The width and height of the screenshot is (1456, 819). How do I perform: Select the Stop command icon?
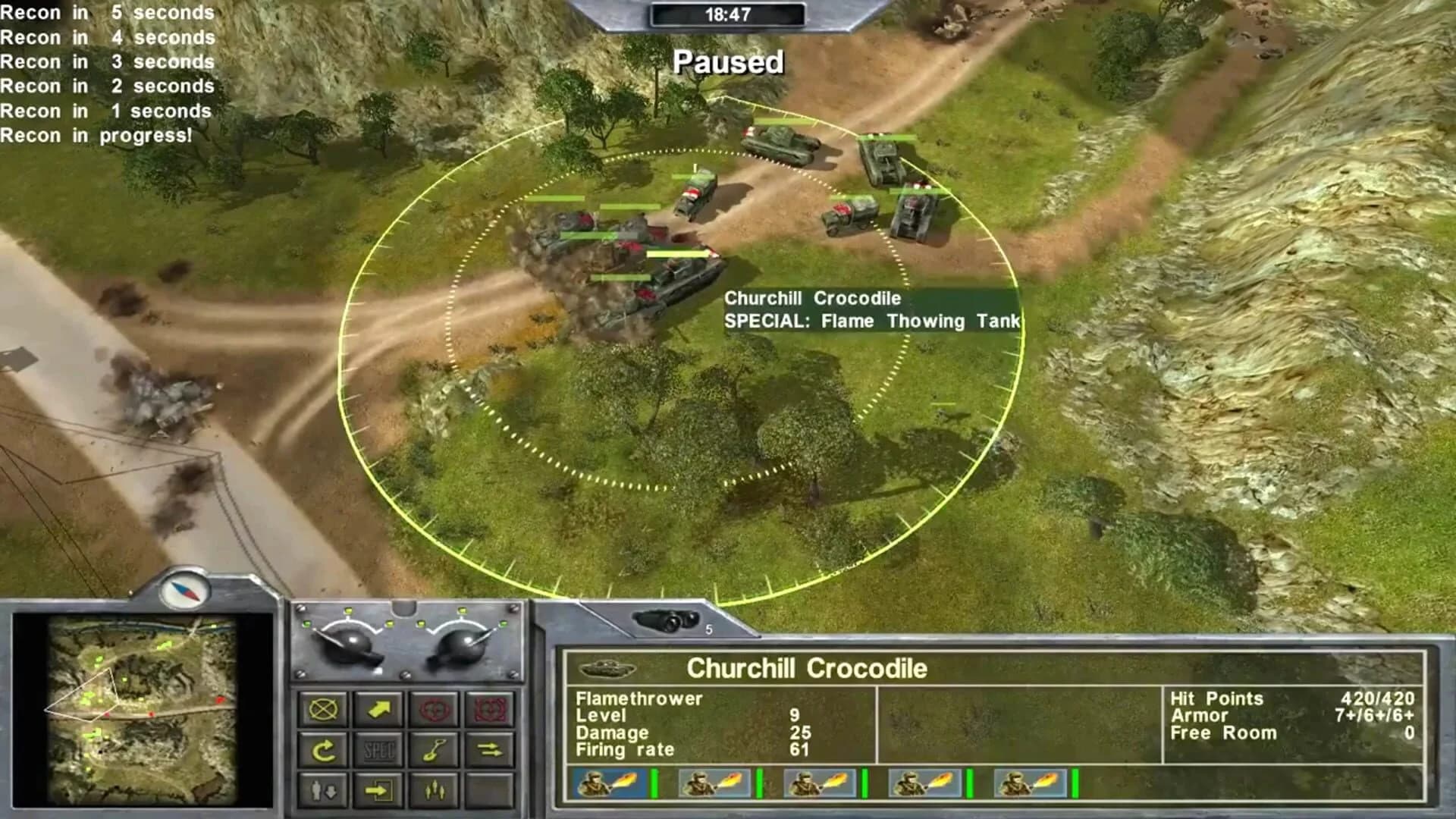click(x=322, y=709)
